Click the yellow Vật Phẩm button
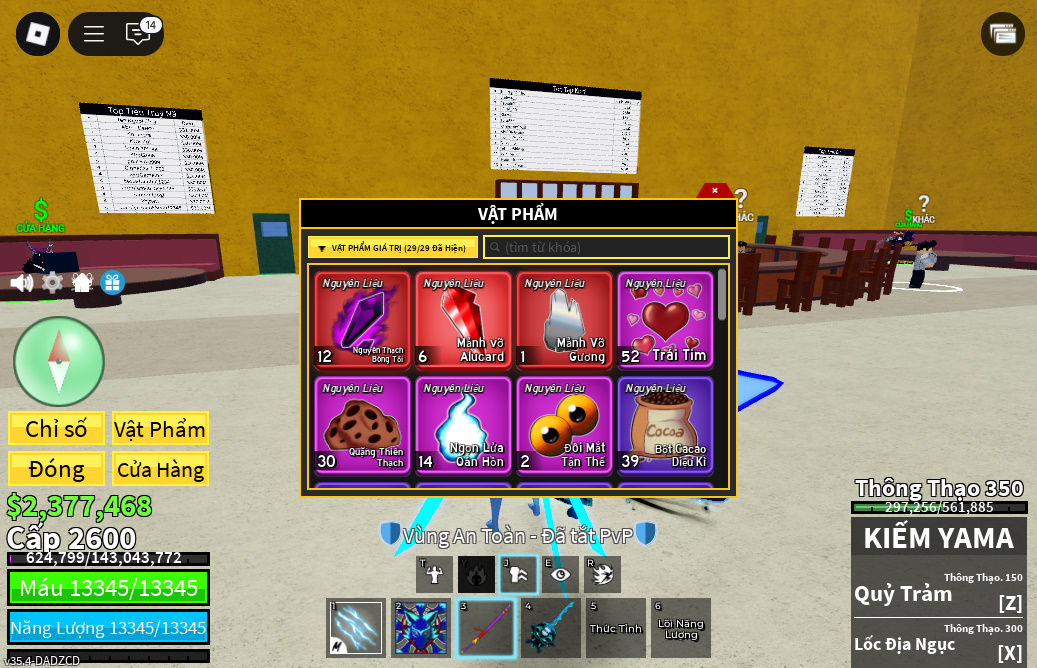 [159, 429]
